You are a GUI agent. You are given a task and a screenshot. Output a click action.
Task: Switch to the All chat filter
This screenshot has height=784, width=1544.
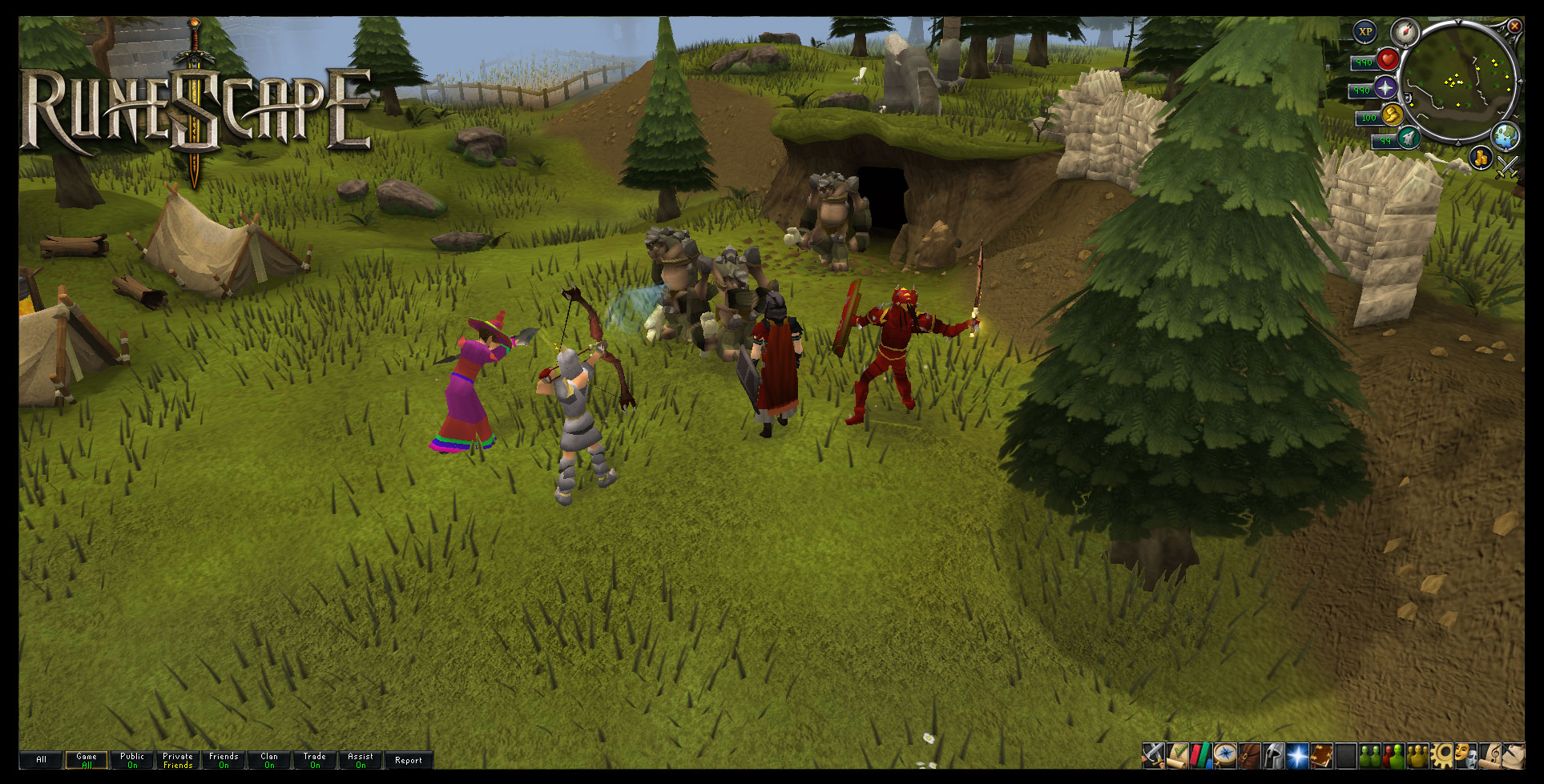coord(41,760)
